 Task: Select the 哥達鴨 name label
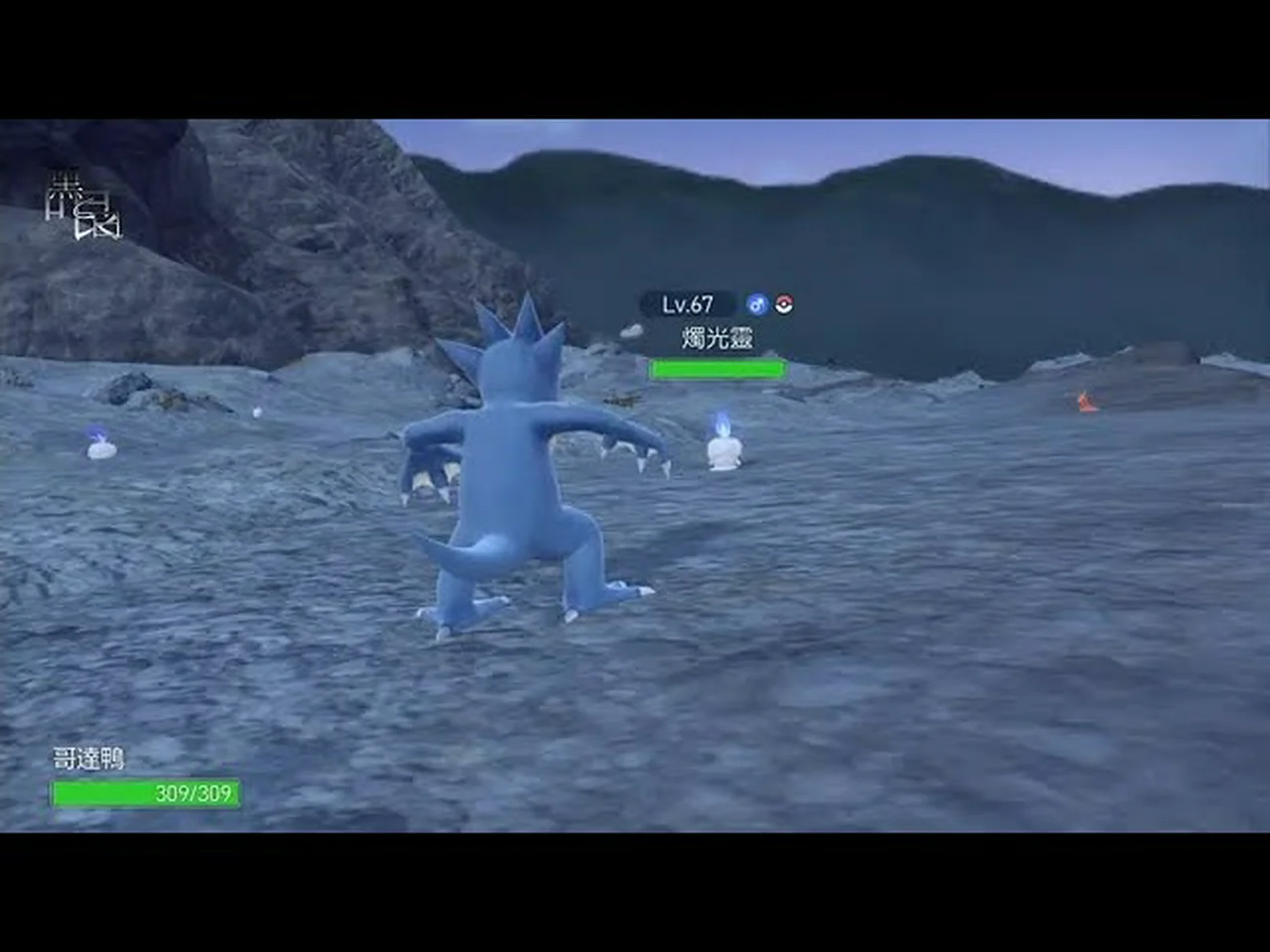[x=89, y=760]
